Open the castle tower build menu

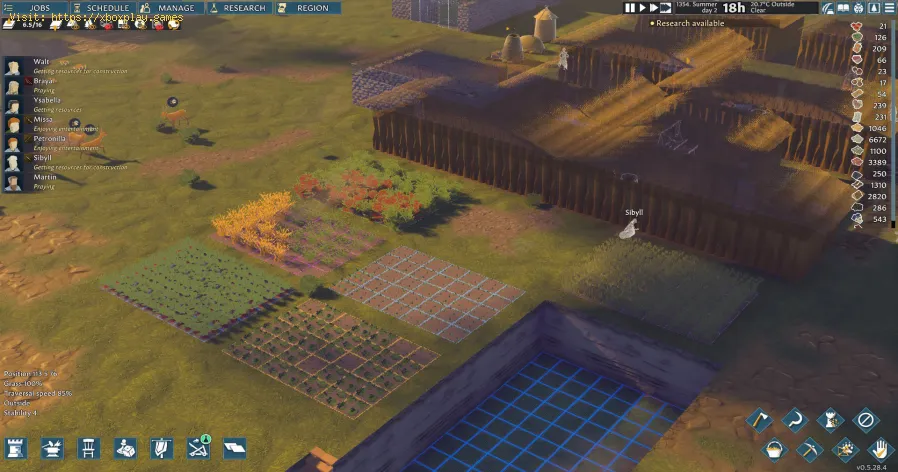click(x=16, y=449)
